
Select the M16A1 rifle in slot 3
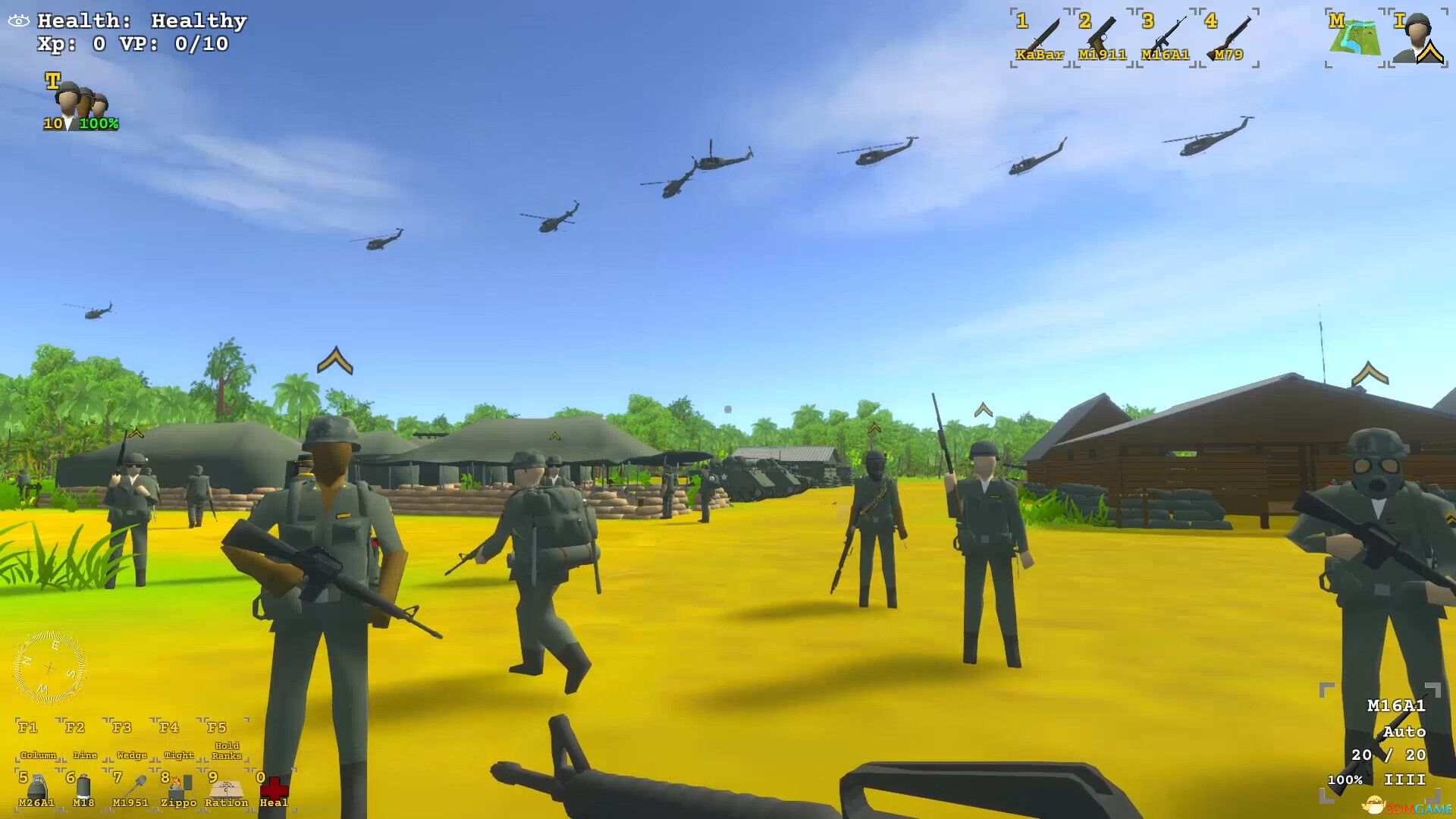(1163, 34)
